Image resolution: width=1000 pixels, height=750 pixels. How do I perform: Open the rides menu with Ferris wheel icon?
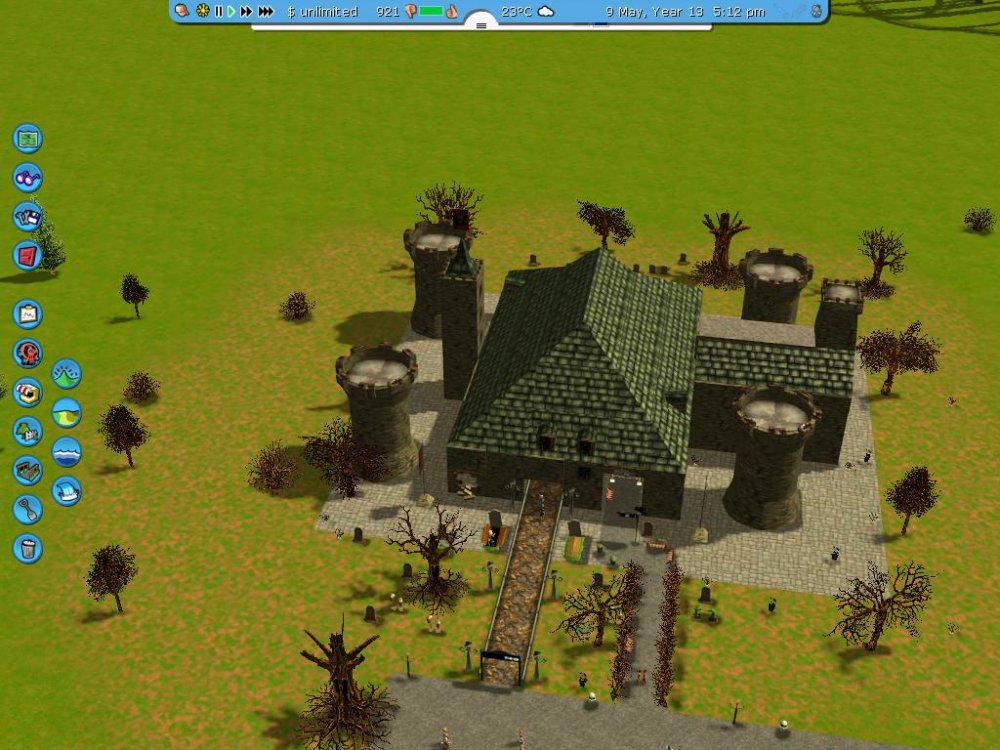point(27,353)
